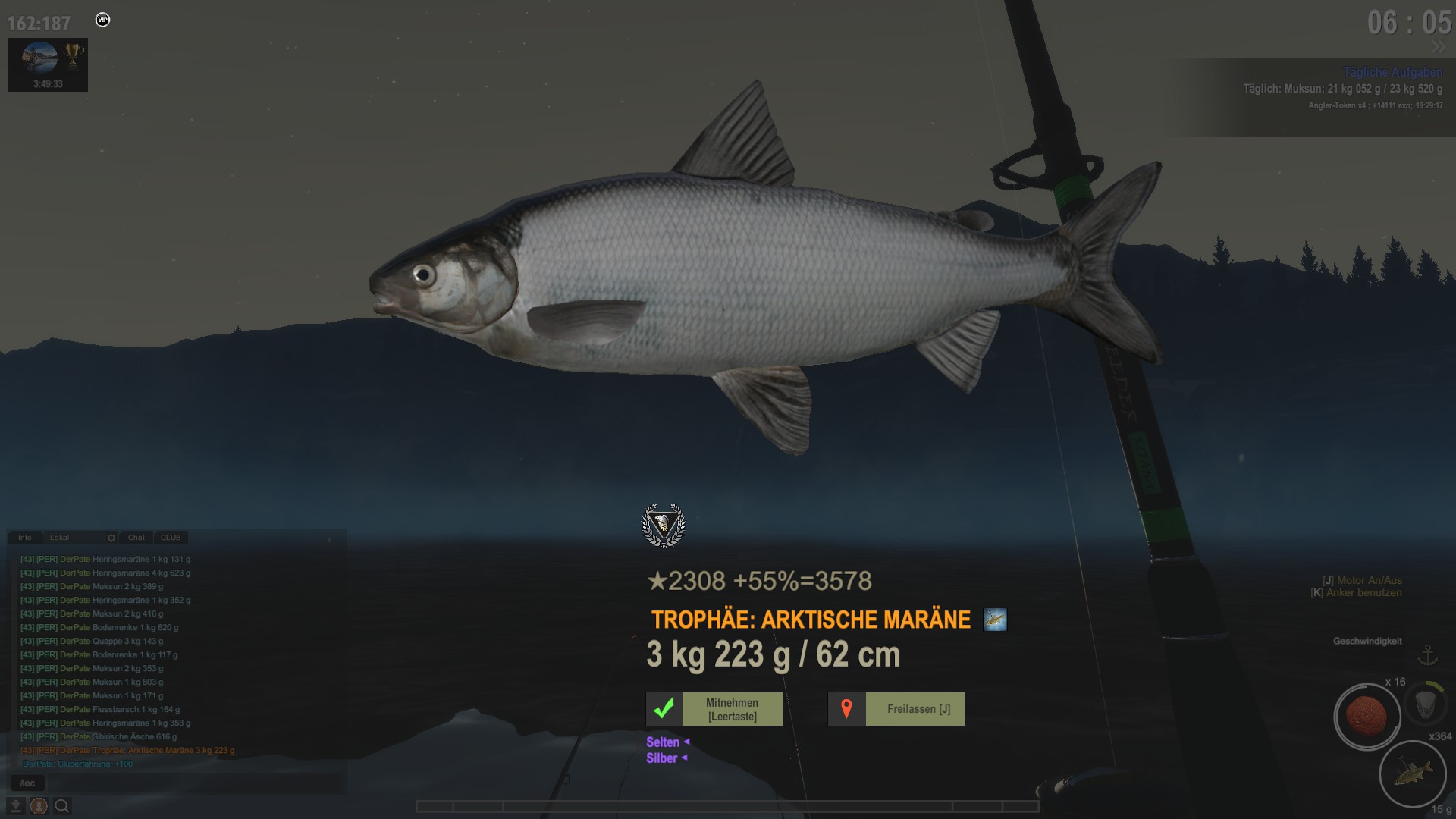Switch to the Info chat tab

[x=25, y=538]
